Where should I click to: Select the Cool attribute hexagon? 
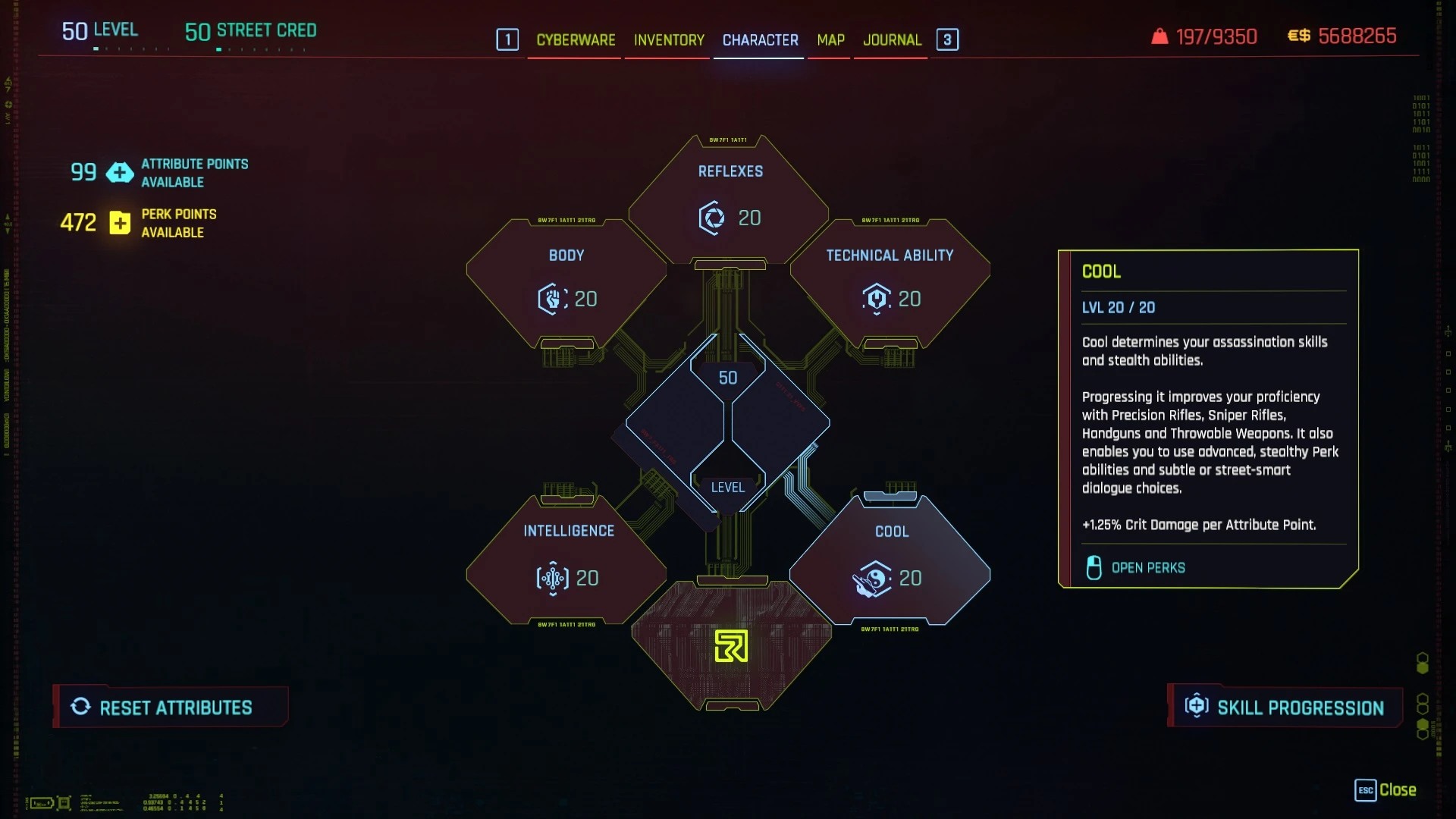coord(890,561)
